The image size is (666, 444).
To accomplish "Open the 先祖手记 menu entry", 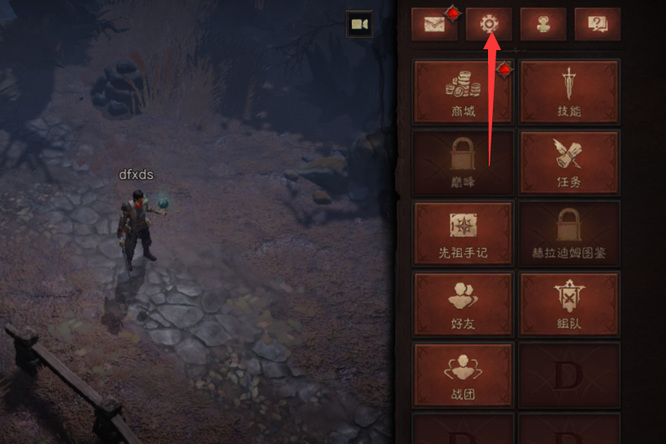I will 463,234.
